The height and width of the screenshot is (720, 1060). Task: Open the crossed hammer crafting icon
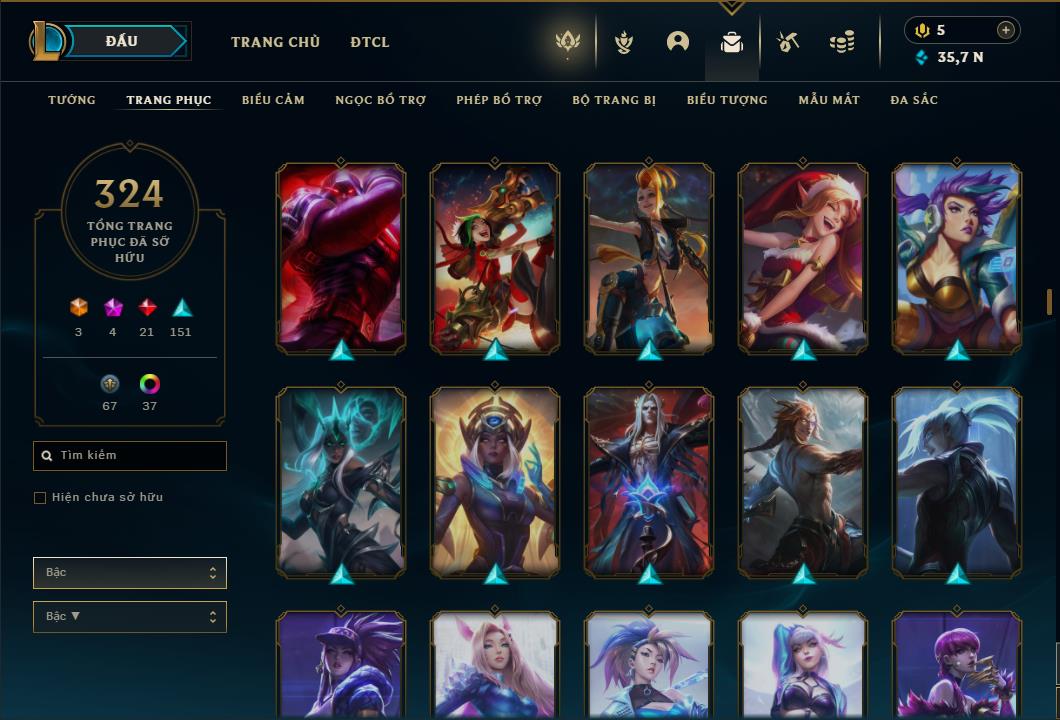pos(788,42)
